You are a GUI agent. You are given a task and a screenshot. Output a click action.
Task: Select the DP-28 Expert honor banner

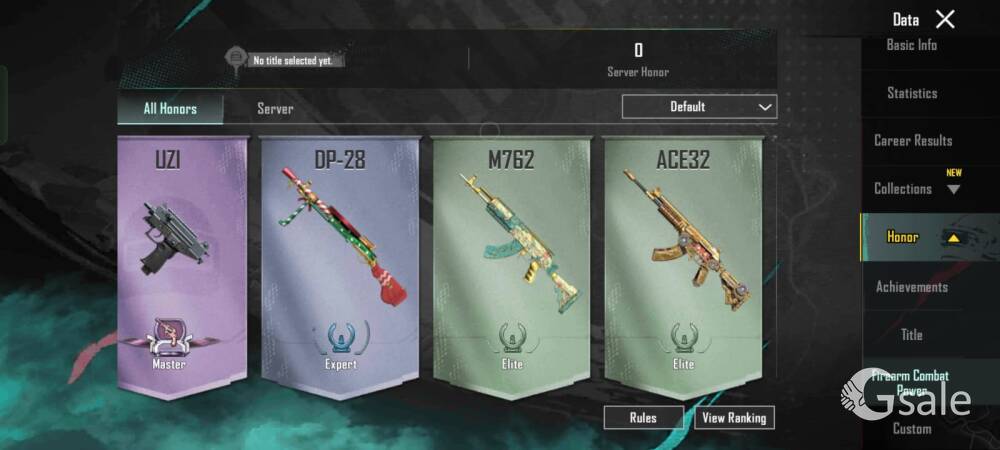[x=339, y=265]
